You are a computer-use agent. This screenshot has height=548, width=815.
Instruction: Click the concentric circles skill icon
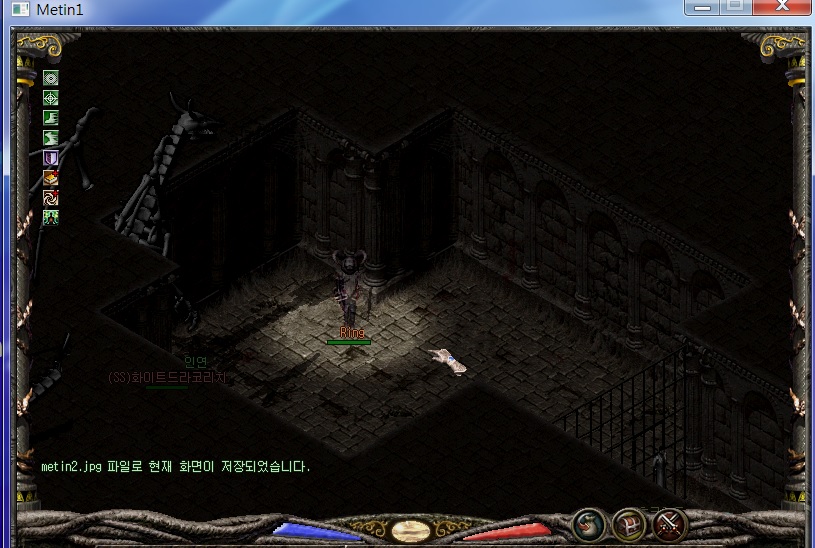50,78
